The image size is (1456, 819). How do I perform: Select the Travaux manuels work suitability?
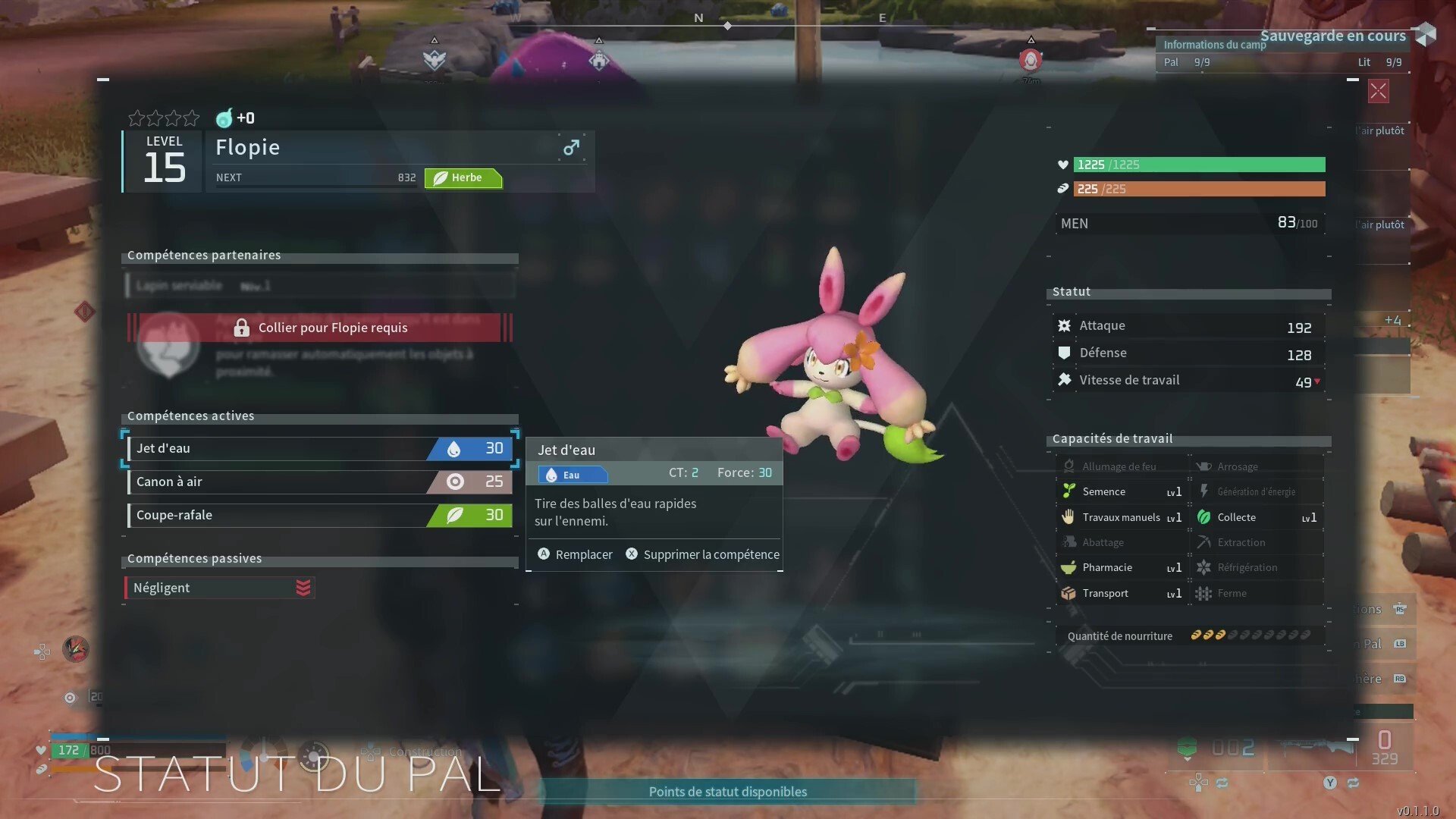pos(1122,517)
